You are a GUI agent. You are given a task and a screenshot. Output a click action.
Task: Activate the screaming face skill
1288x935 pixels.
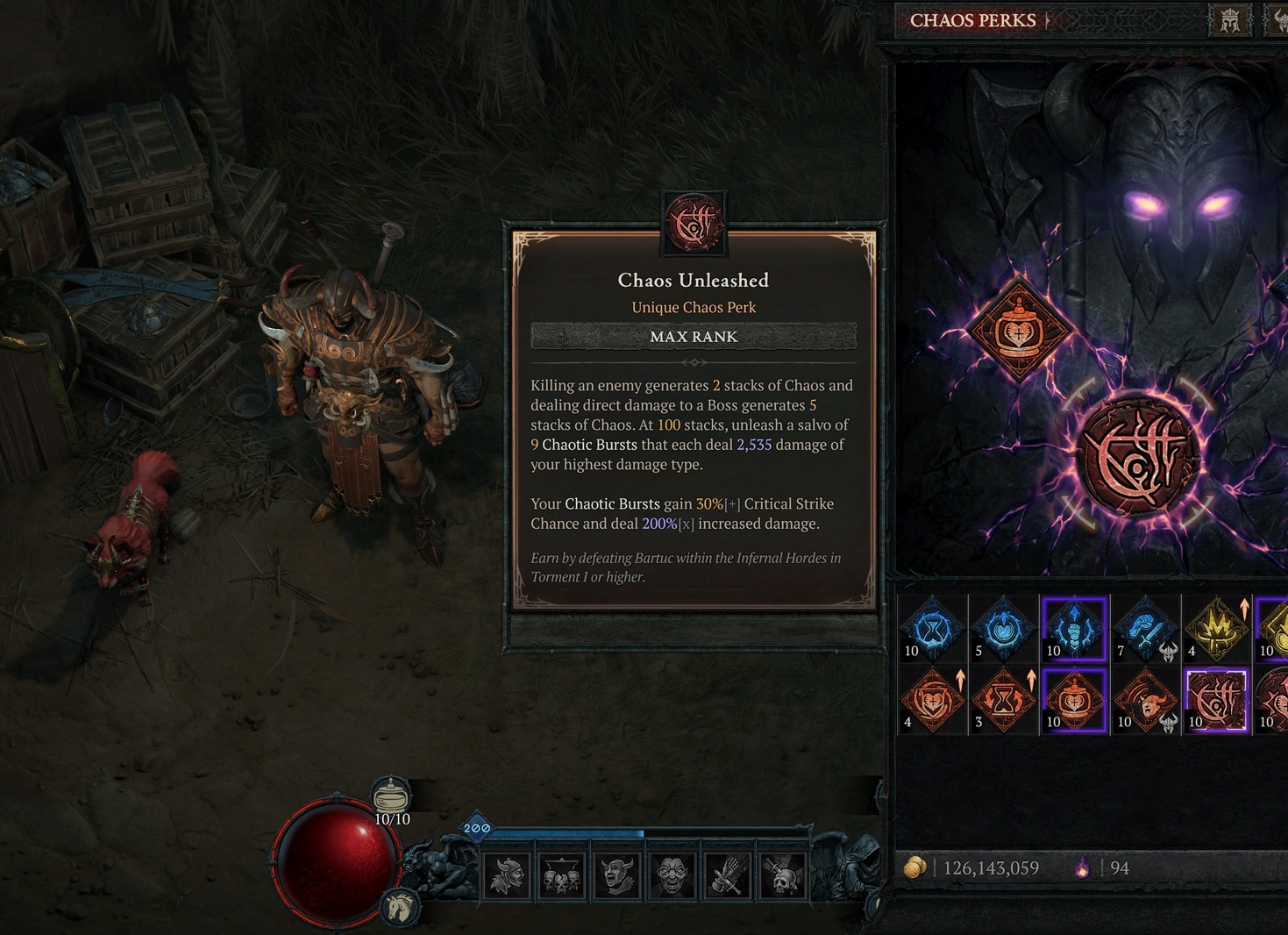pyautogui.click(x=672, y=875)
